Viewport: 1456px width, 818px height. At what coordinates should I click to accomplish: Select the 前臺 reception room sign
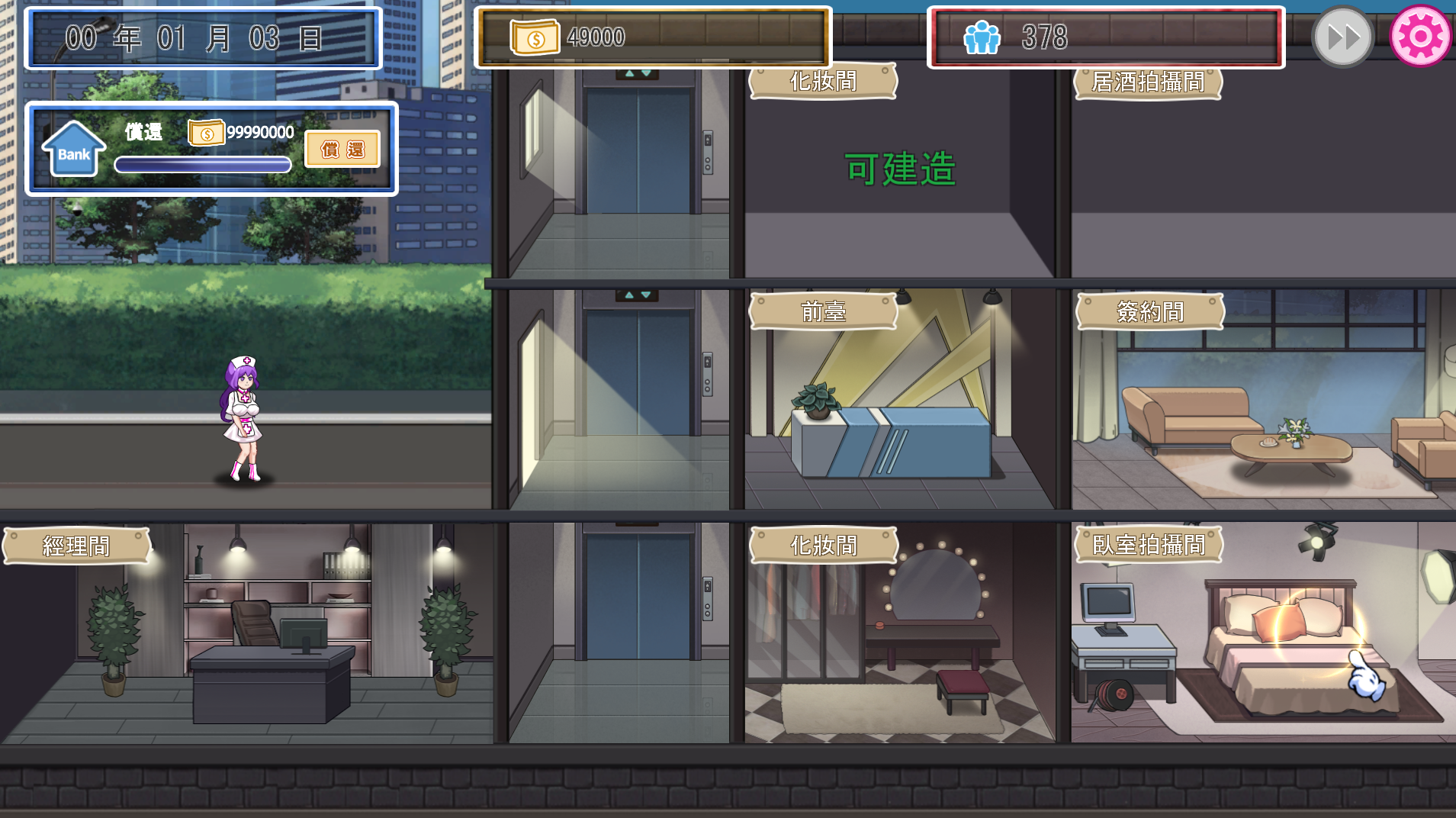coord(824,311)
